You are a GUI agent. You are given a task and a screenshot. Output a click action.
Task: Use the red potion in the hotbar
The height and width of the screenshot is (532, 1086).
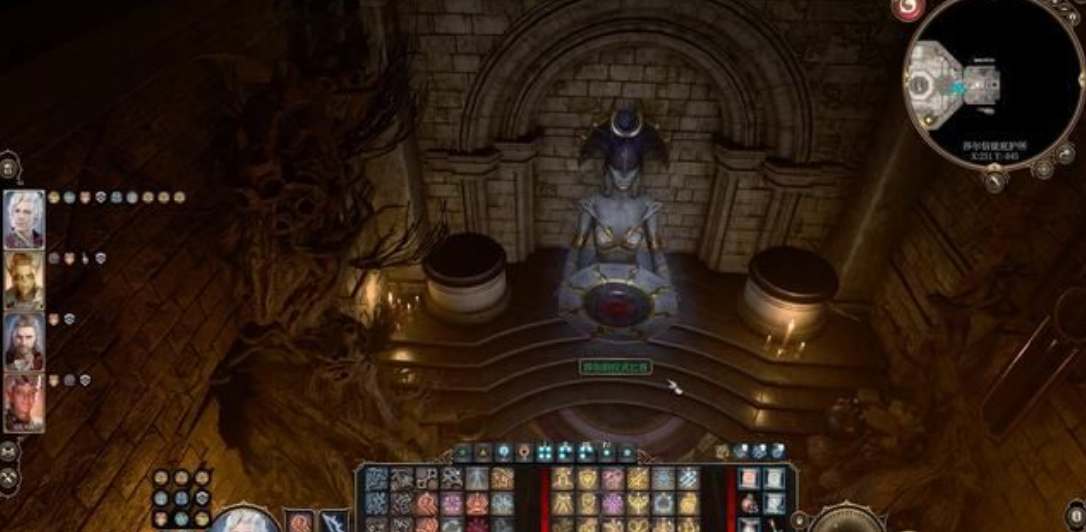pyautogui.click(x=749, y=504)
